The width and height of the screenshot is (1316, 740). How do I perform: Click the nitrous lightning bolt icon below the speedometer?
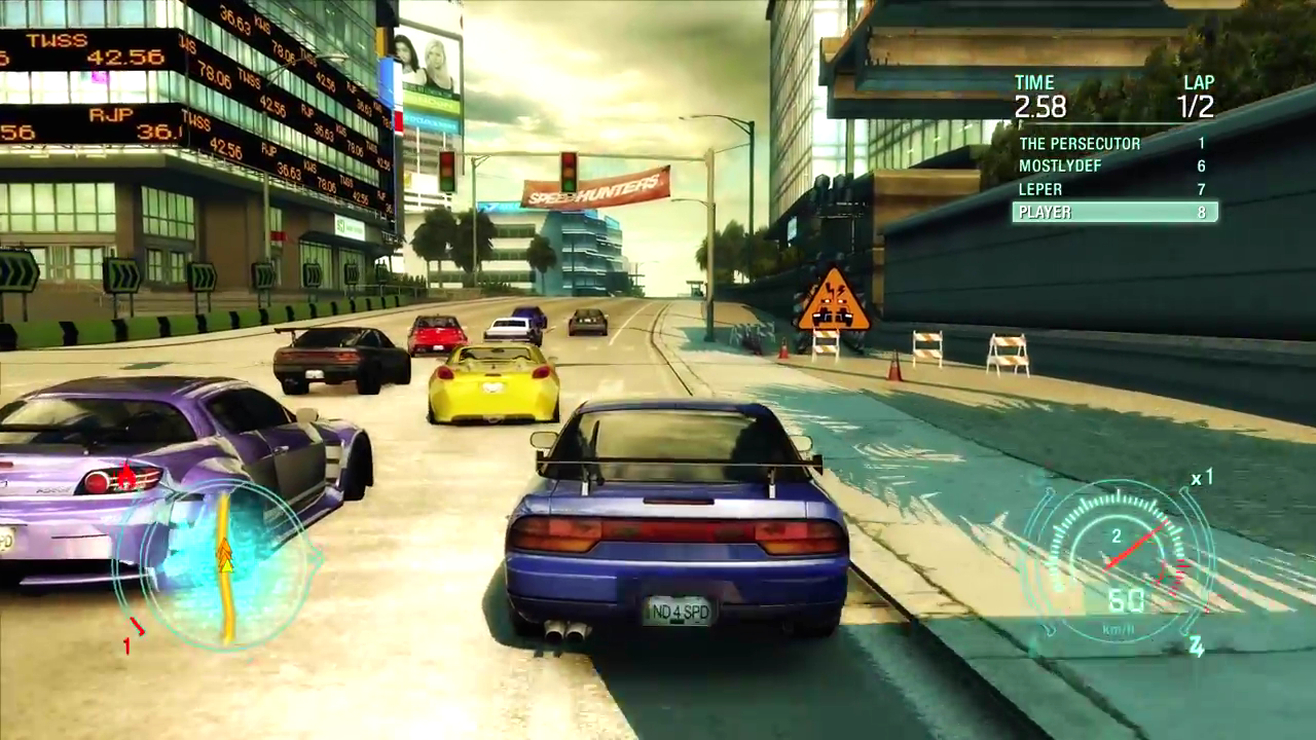pyautogui.click(x=1198, y=648)
